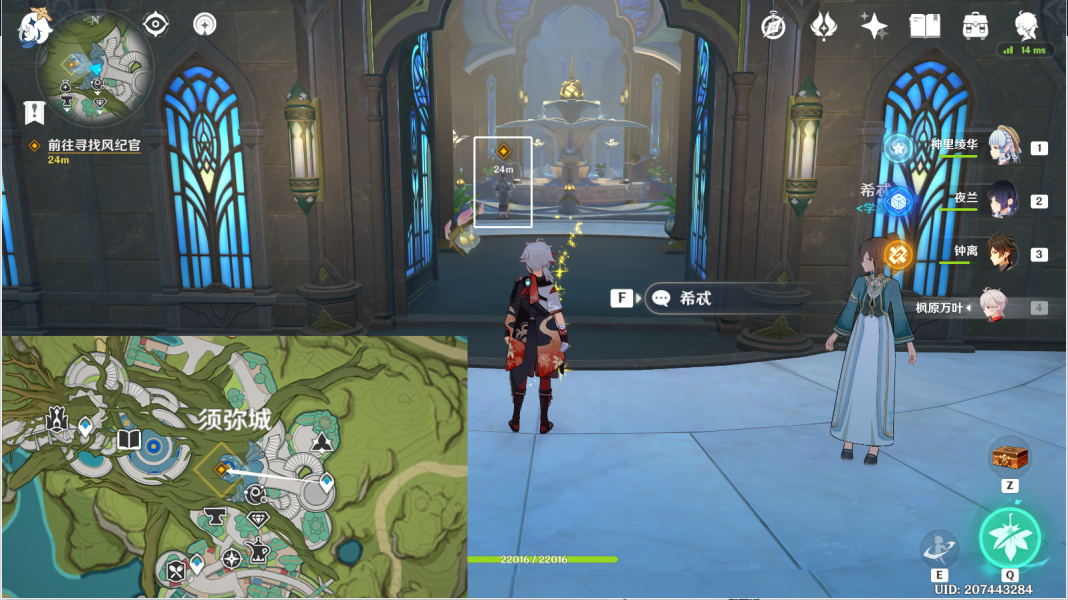Open the compass events icon
The image size is (1068, 600).
click(x=773, y=26)
